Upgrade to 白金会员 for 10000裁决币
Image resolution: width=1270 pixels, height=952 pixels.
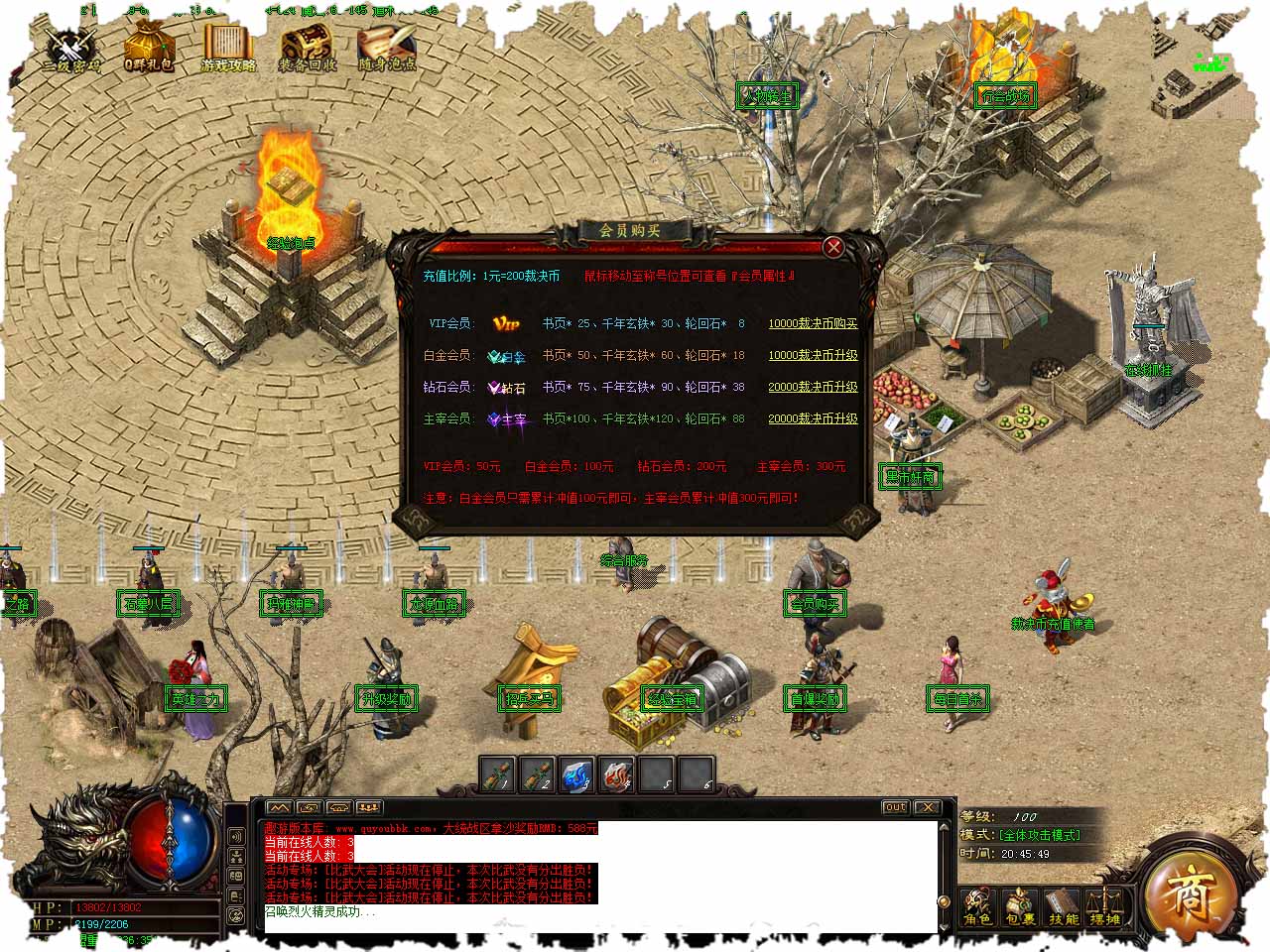click(813, 355)
